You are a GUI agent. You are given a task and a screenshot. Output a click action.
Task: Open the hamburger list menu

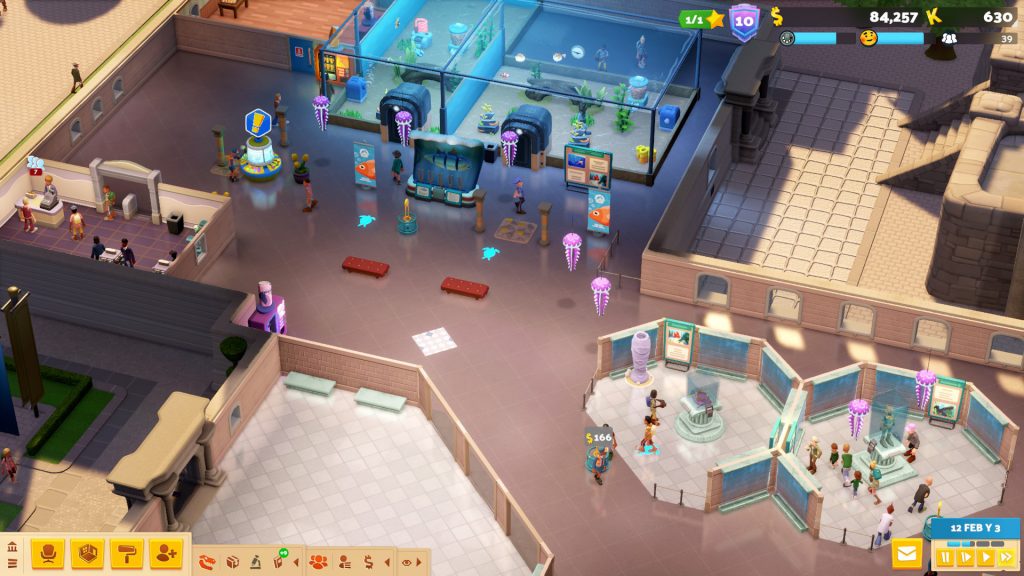click(12, 563)
